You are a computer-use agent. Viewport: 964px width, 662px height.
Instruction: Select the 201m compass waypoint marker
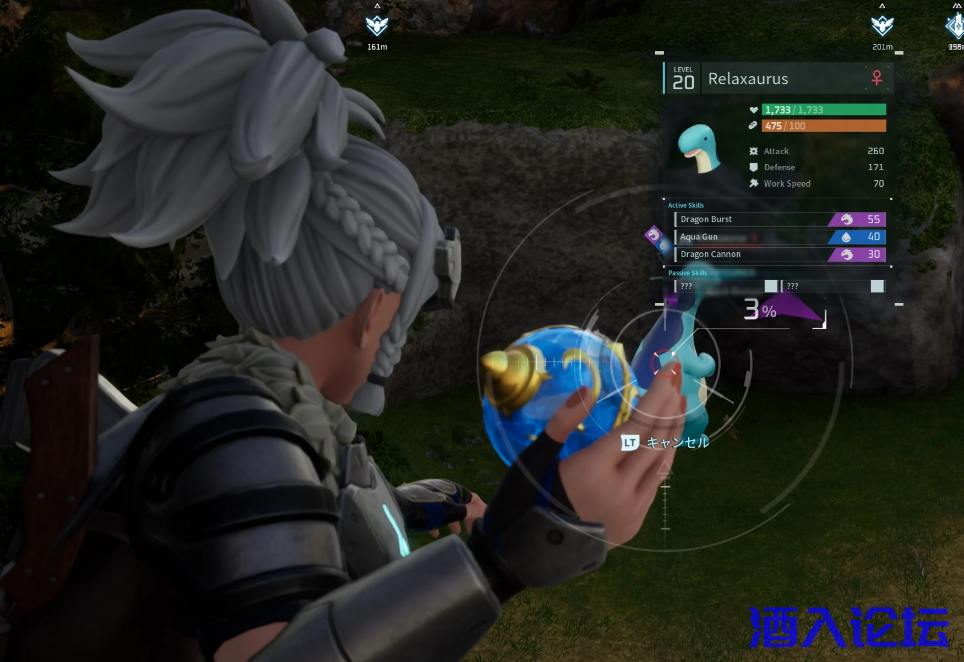(x=882, y=25)
